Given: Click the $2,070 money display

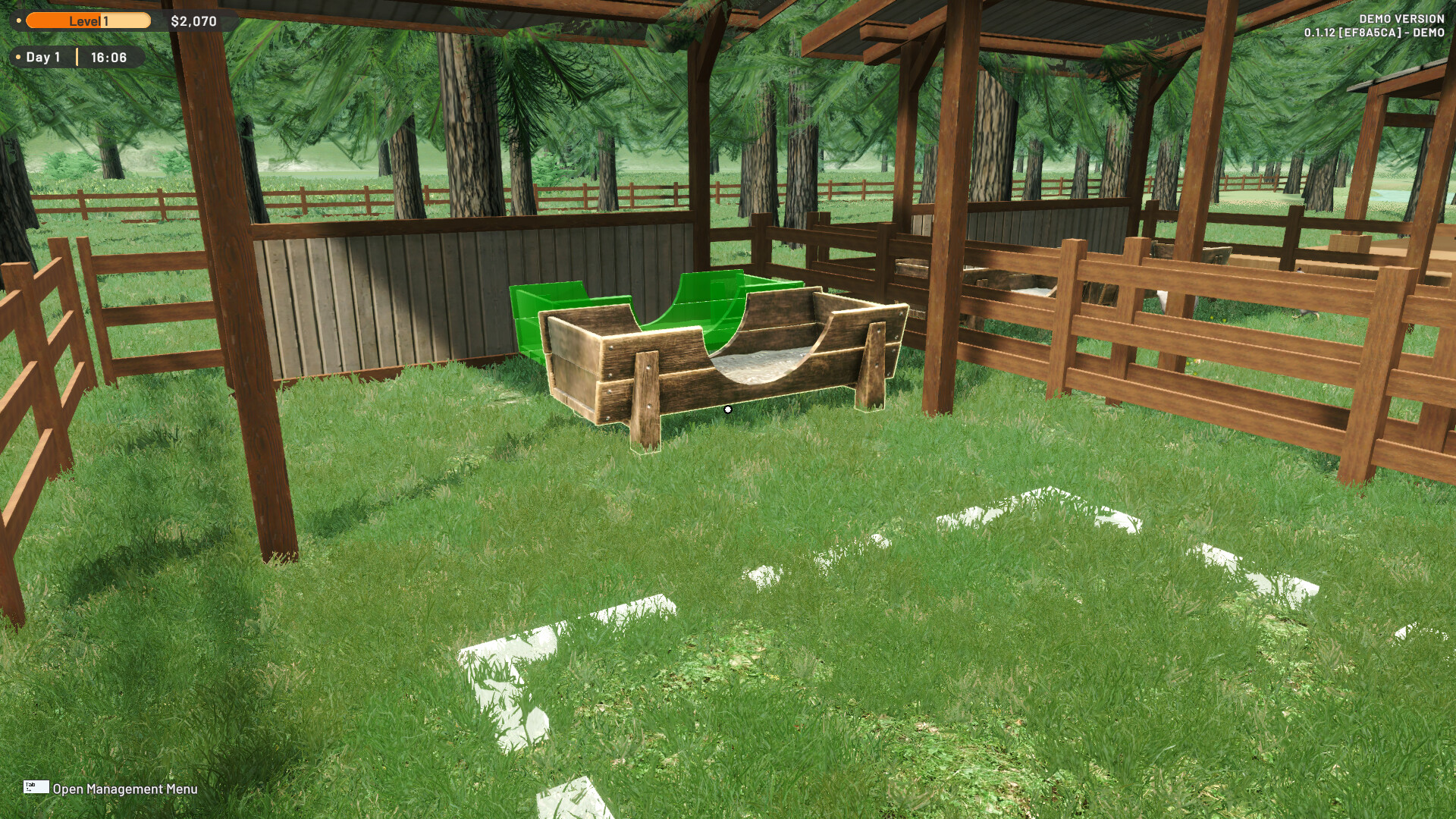Looking at the screenshot, I should 195,21.
